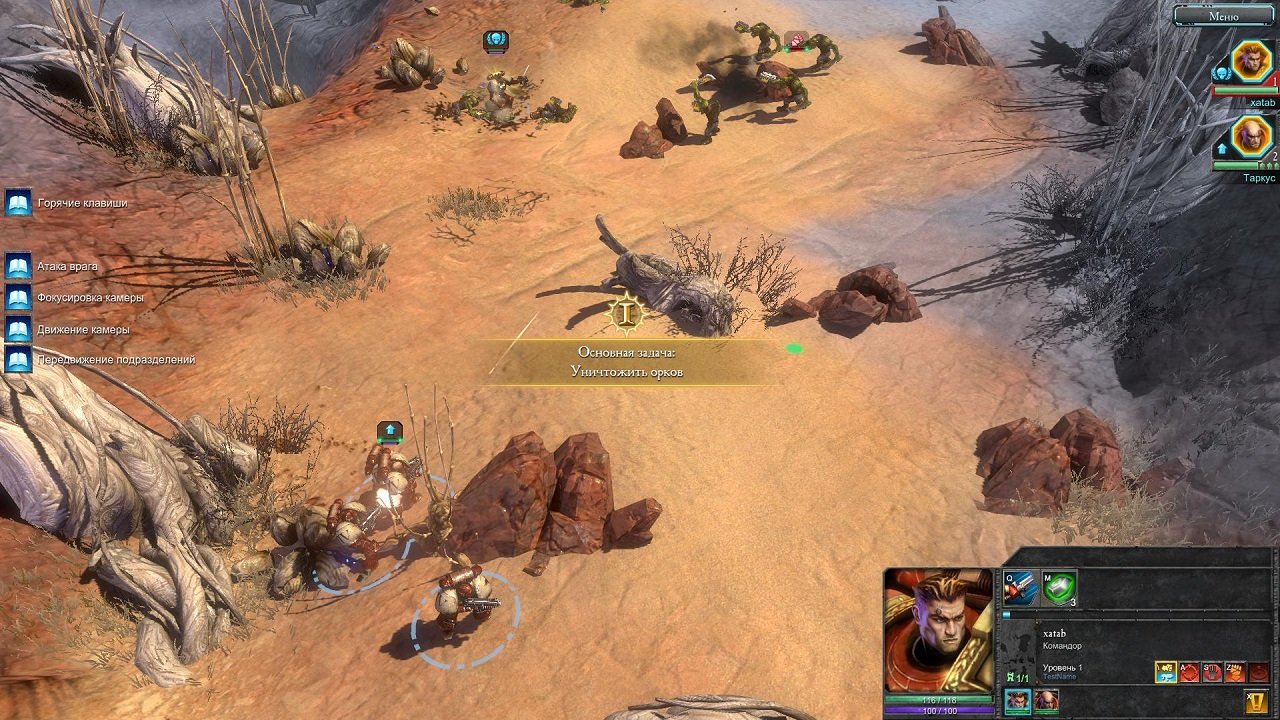This screenshot has height=720, width=1280.
Task: Click the red A ability icon
Action: (1189, 672)
